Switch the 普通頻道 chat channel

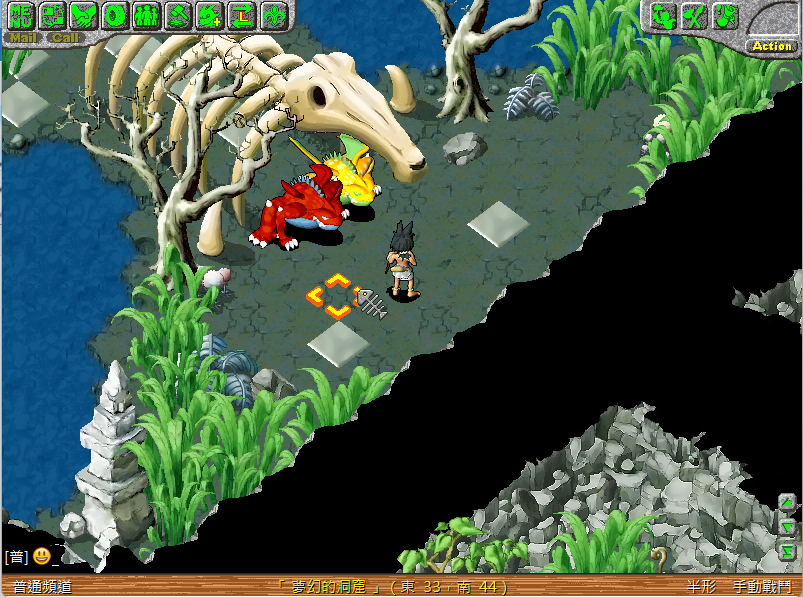42,587
